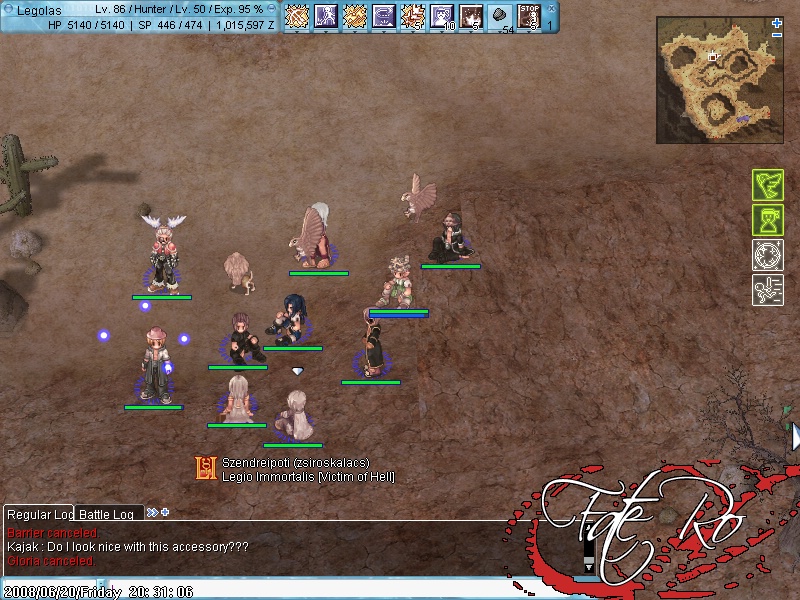Activate the glowing figure skill slot

pos(326,17)
